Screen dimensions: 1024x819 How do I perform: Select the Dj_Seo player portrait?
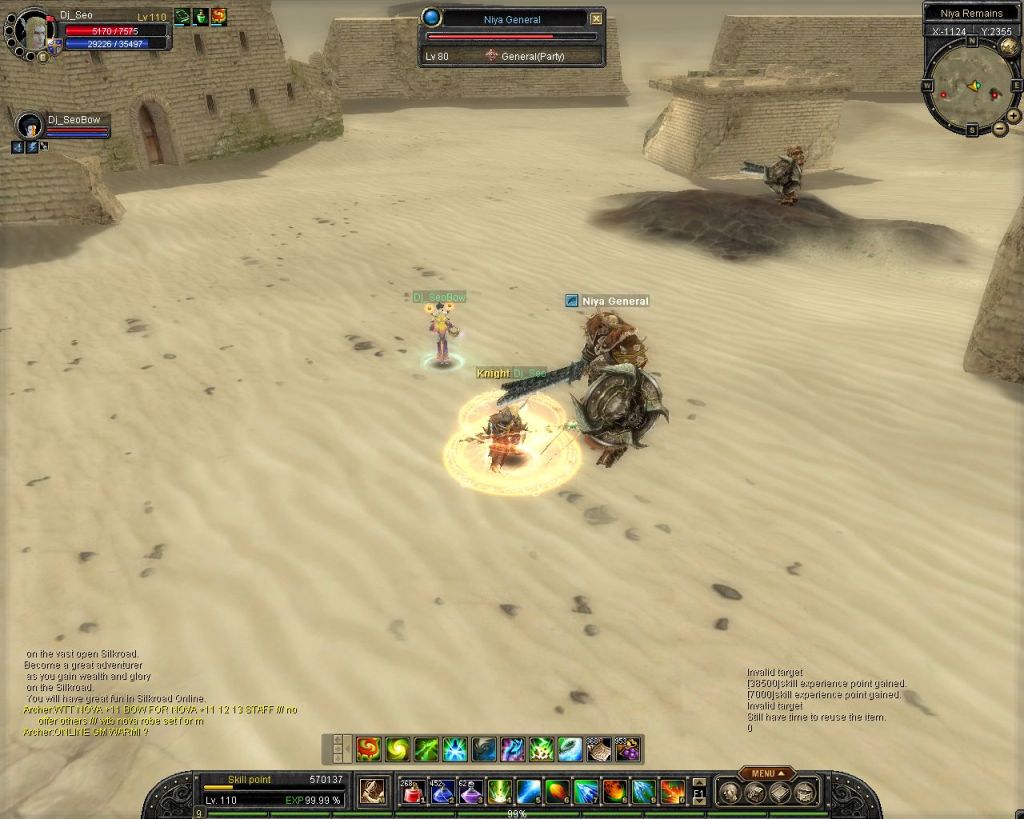pos(36,32)
